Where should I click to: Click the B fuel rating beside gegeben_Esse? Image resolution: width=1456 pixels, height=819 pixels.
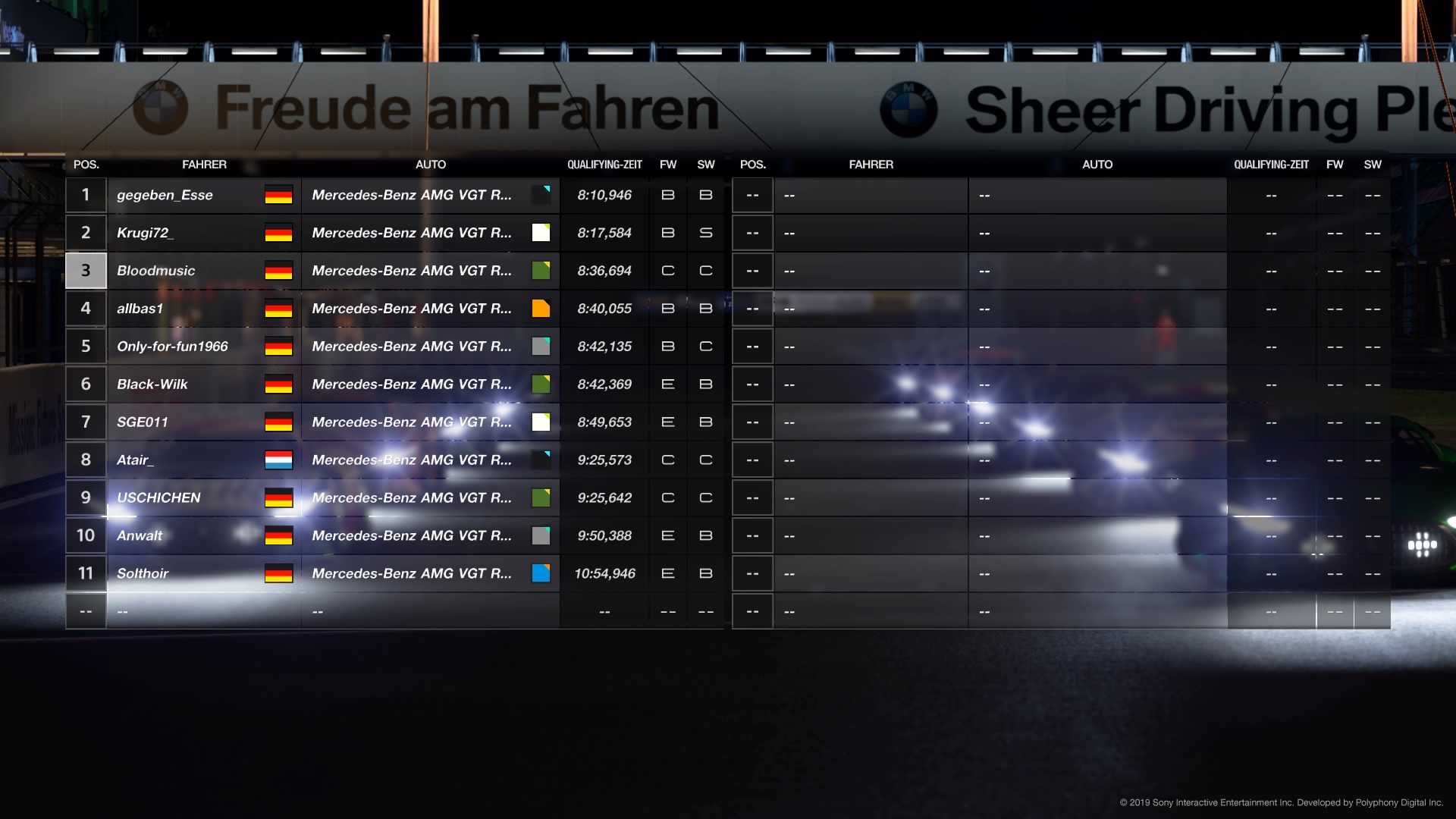(x=667, y=195)
